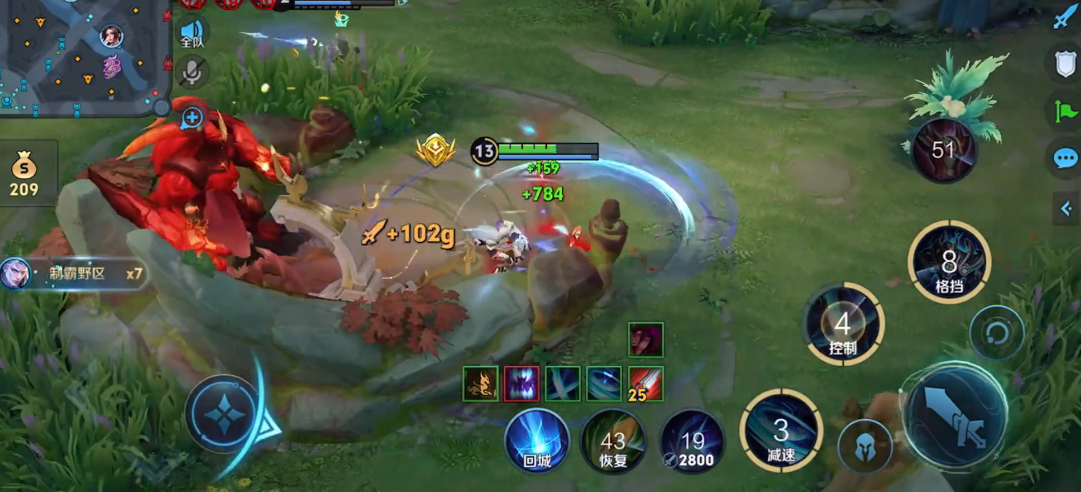The height and width of the screenshot is (492, 1081).
Task: Activate the 回城 recall button
Action: (x=537, y=441)
